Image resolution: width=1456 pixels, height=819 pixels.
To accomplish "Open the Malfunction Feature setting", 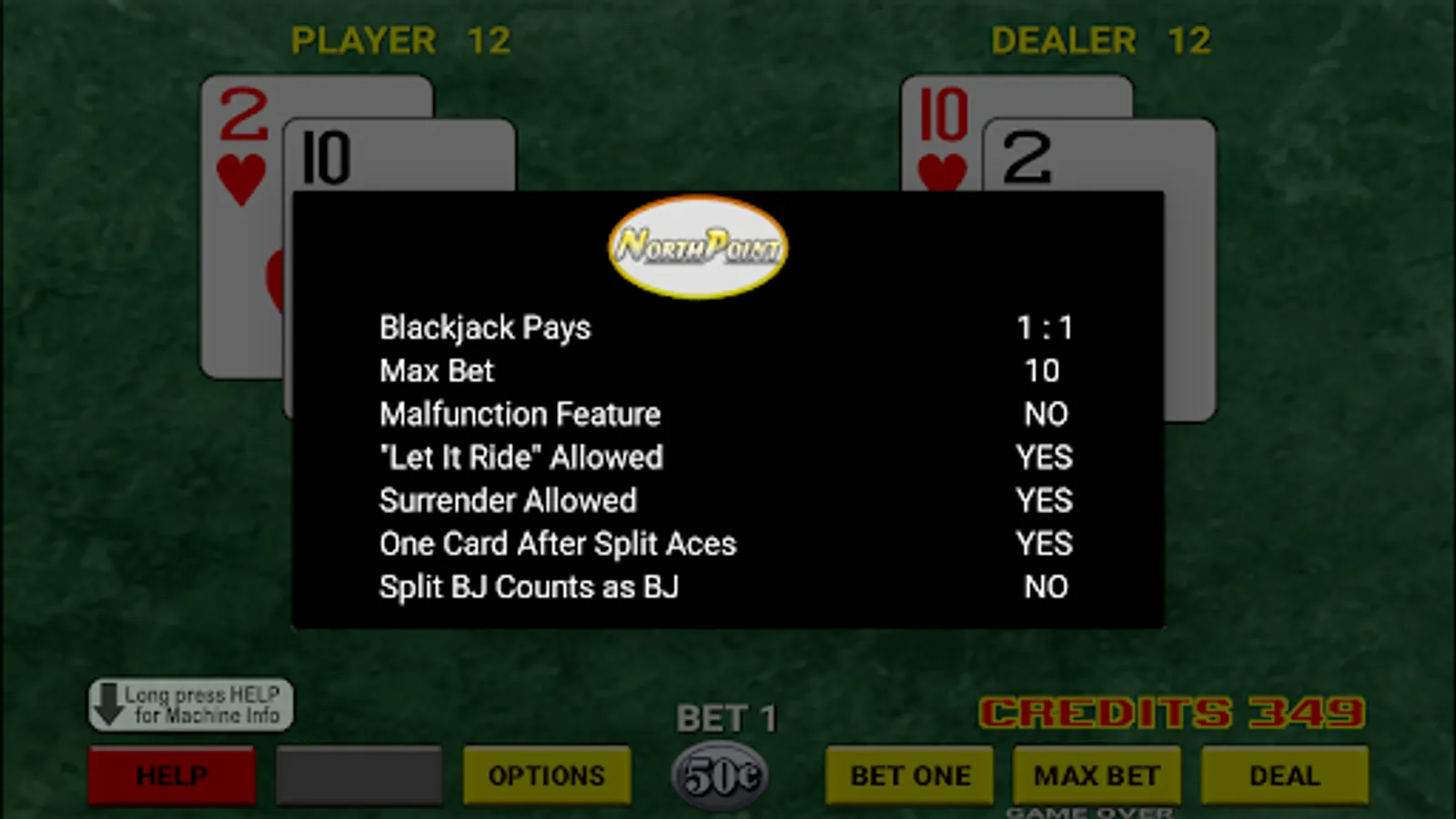I will tap(520, 414).
